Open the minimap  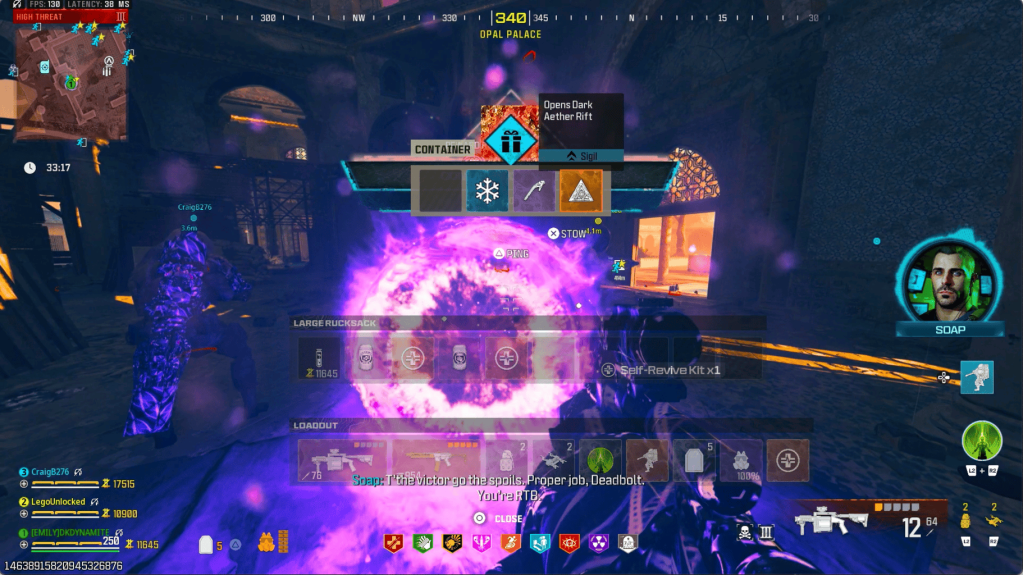coord(70,82)
